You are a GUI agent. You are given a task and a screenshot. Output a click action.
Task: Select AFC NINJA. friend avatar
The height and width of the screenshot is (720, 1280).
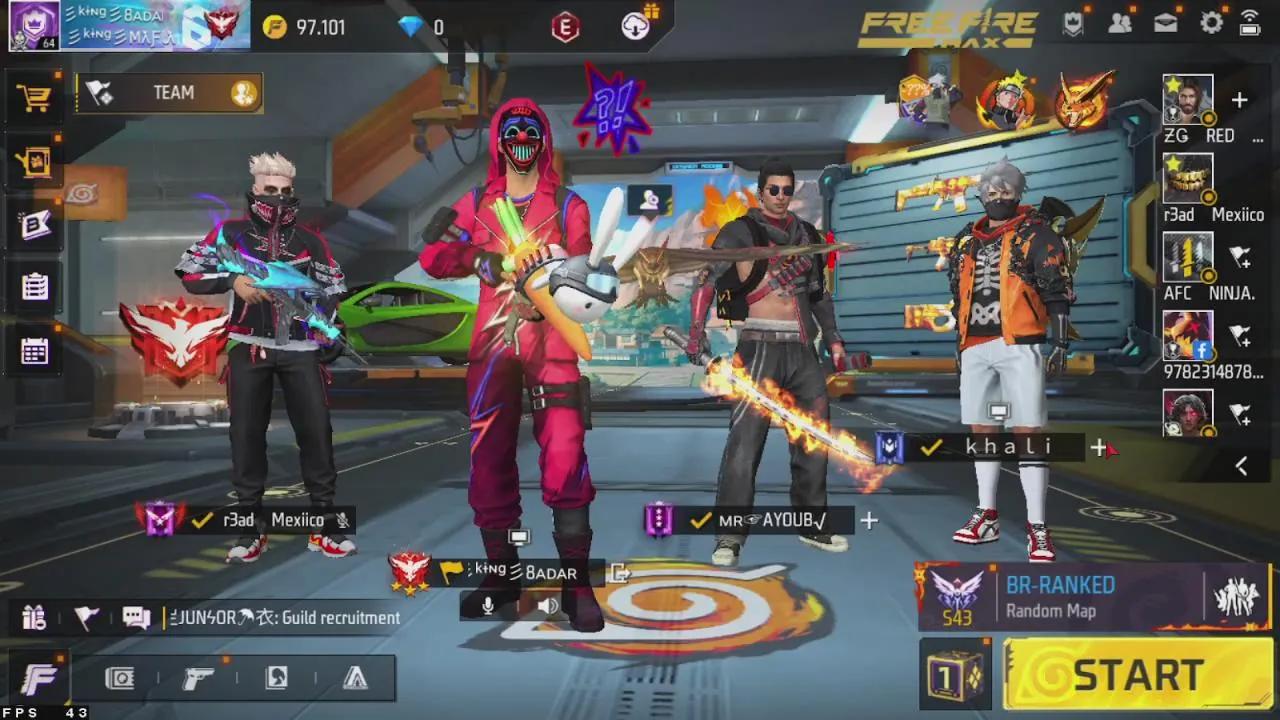1187,257
